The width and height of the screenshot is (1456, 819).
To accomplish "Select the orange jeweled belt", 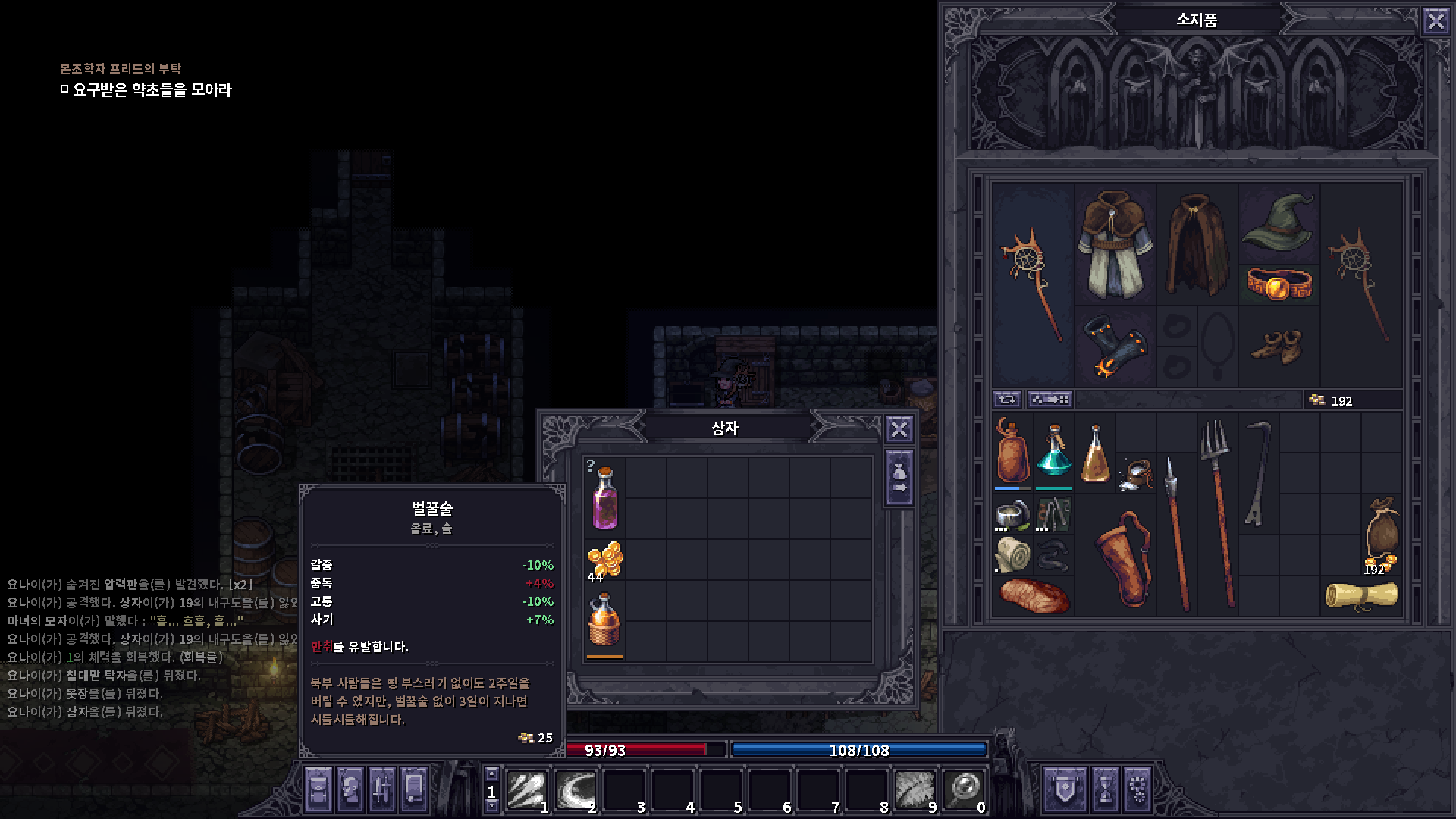I will [x=1279, y=285].
